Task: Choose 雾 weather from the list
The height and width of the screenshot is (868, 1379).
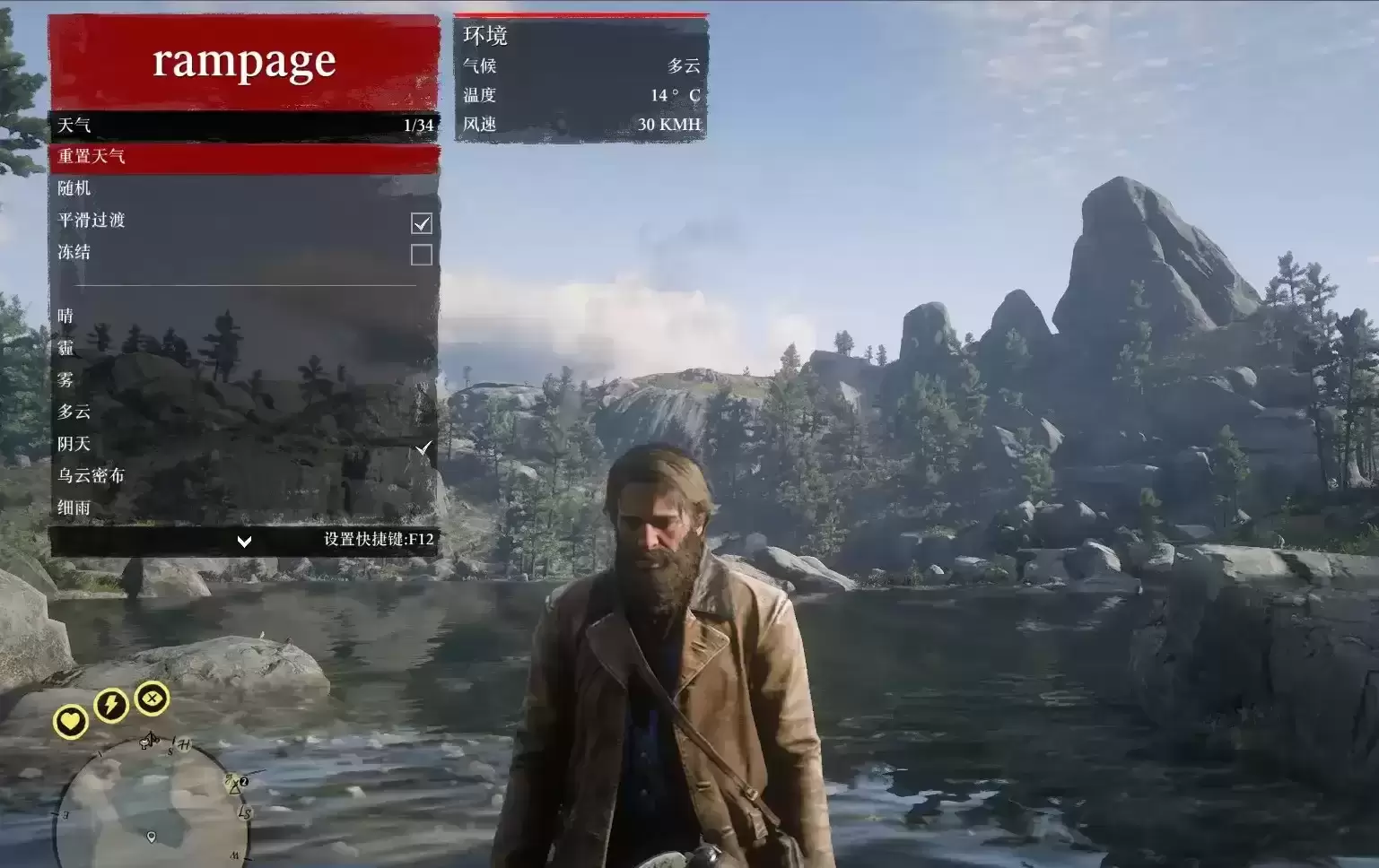Action: coord(243,379)
